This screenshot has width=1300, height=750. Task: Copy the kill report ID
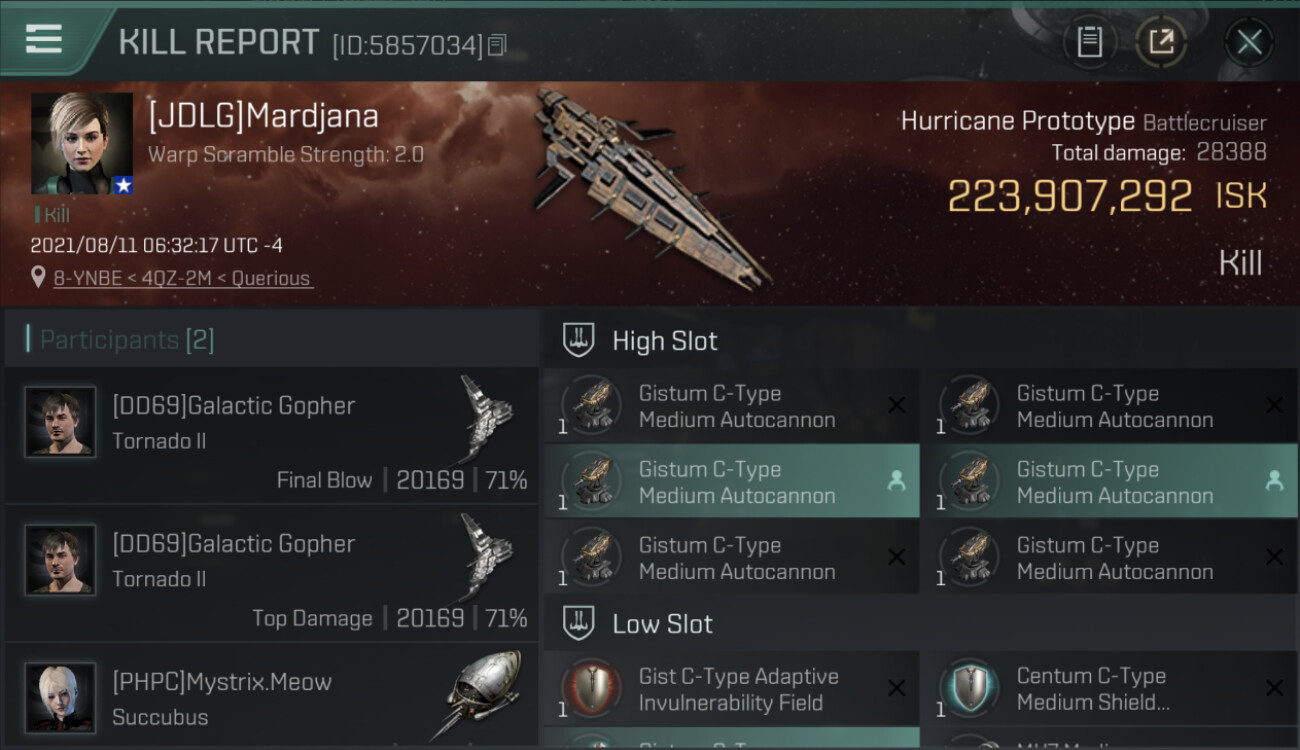[498, 45]
